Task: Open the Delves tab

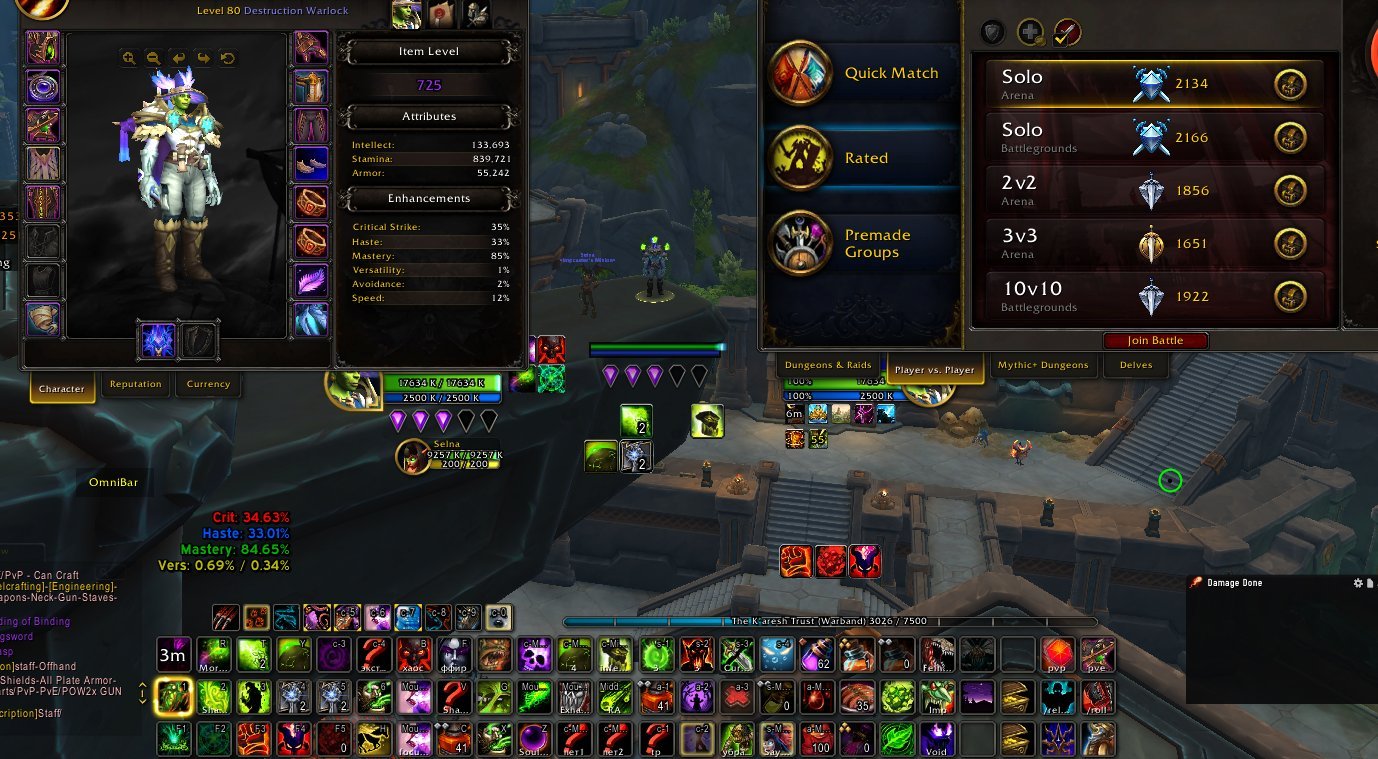Action: click(x=1135, y=366)
